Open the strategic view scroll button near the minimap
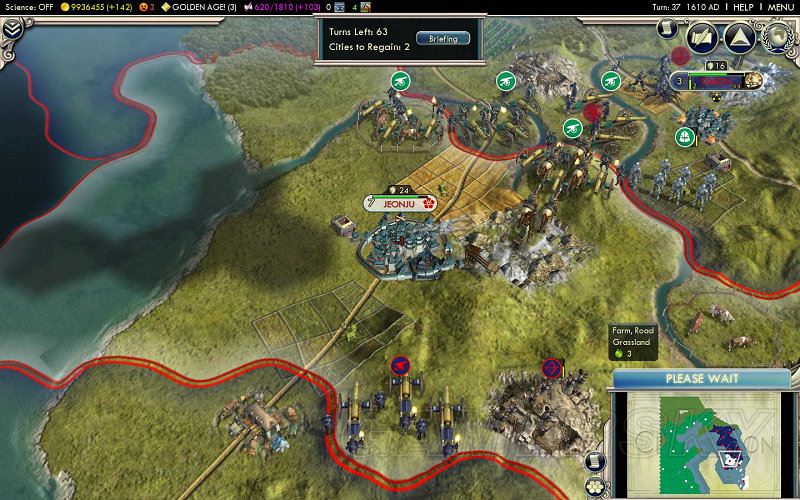The width and height of the screenshot is (800, 500). [x=596, y=459]
